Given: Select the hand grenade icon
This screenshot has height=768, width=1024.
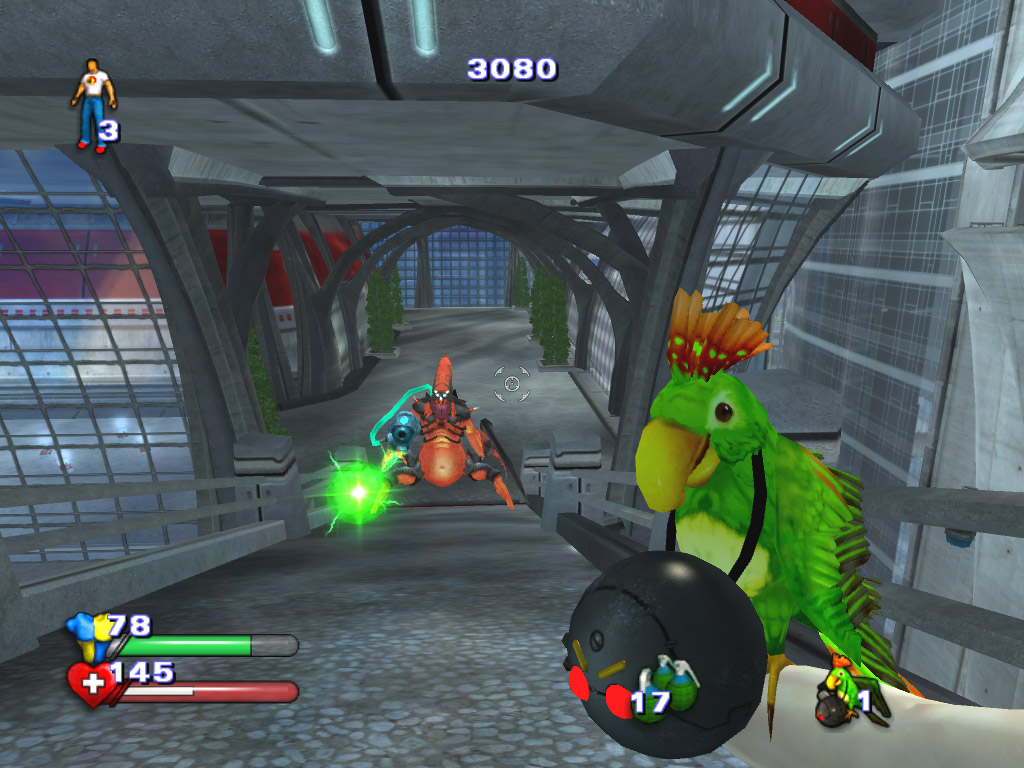Looking at the screenshot, I should coord(677,688).
